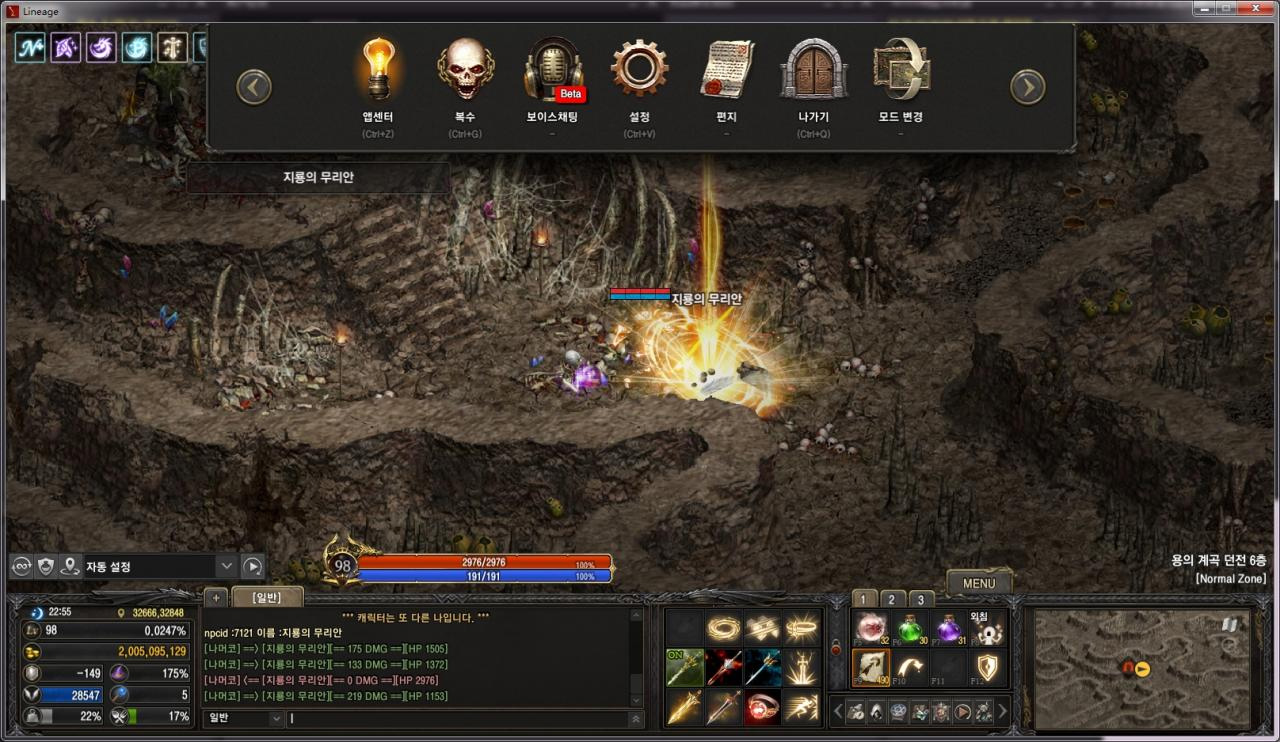Open the 설정 gear icon
This screenshot has height=742, width=1280.
[639, 70]
